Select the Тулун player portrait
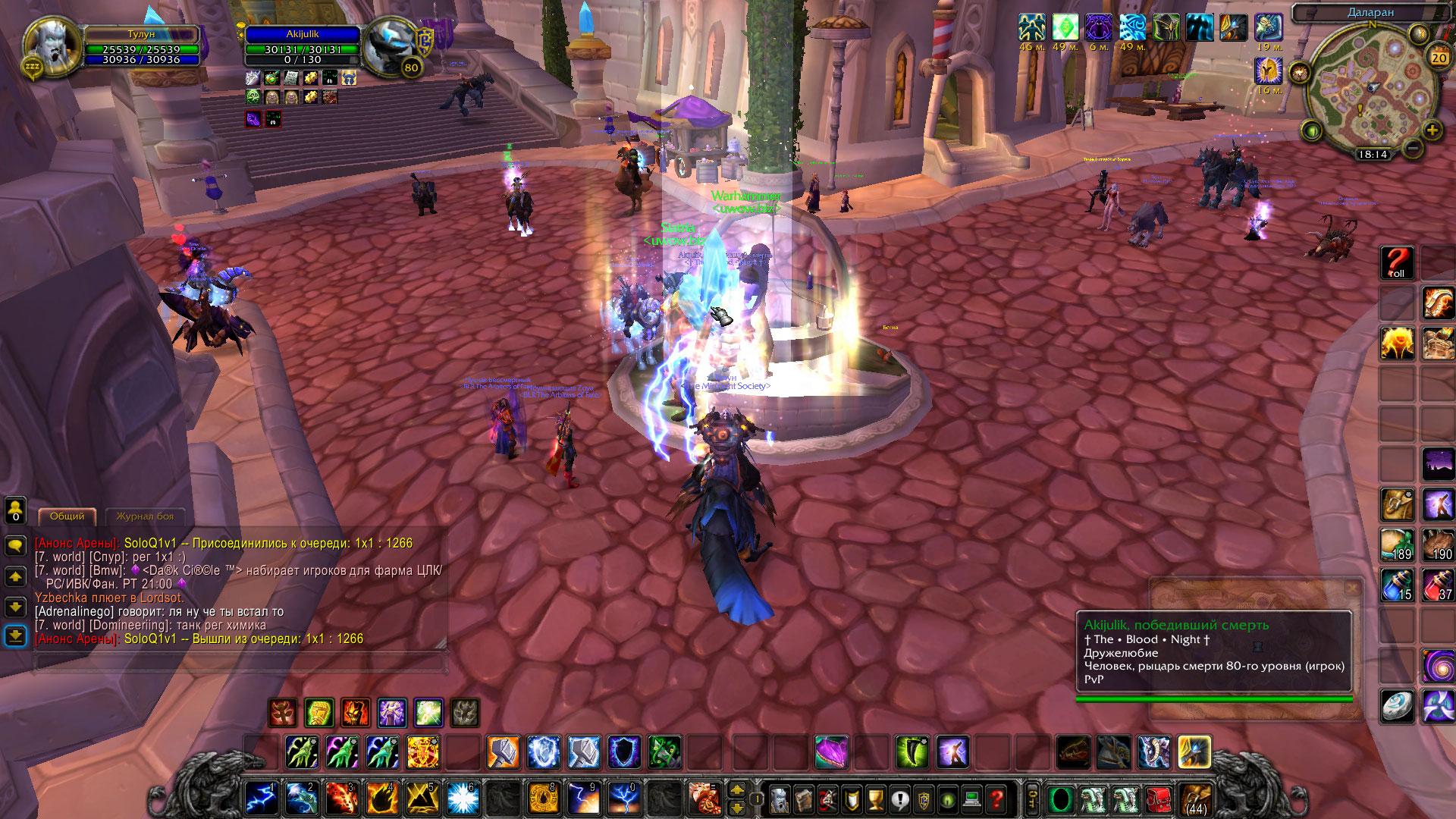 [x=52, y=45]
